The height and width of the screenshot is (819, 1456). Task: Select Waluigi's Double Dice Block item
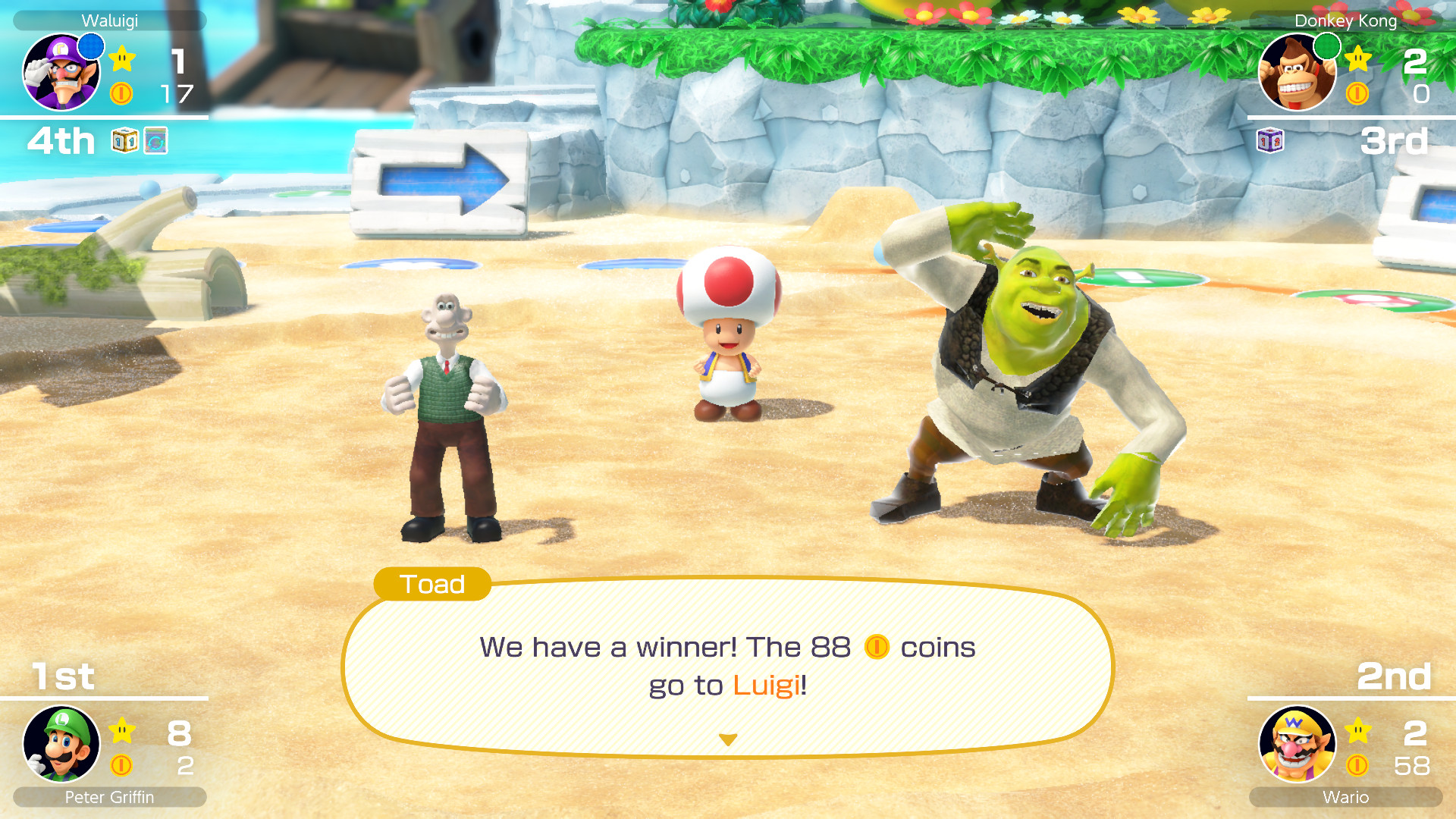click(124, 140)
